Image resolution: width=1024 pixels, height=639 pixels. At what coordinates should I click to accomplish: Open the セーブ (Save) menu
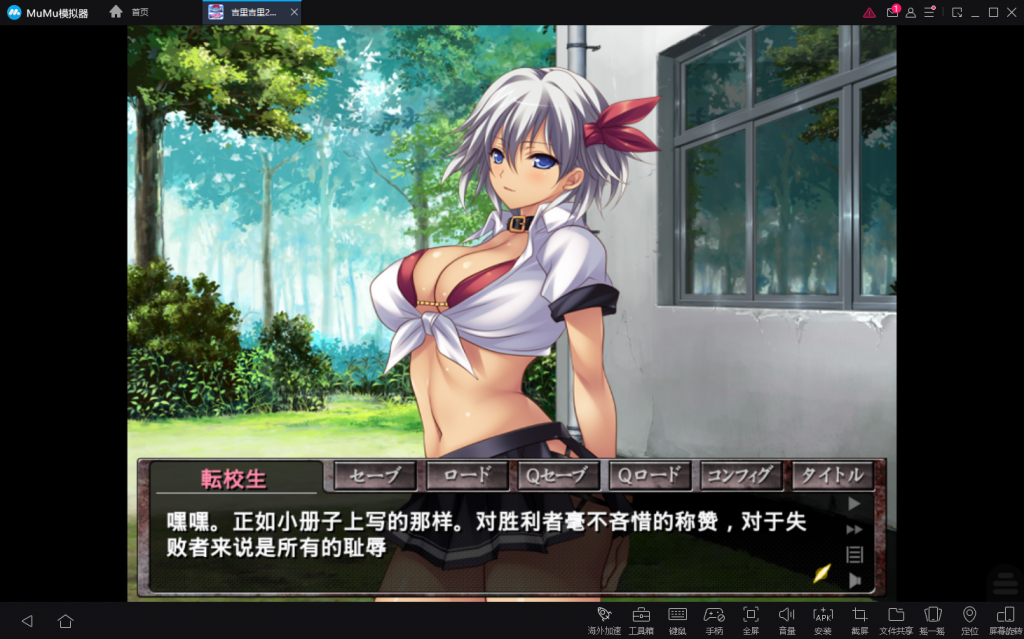375,476
